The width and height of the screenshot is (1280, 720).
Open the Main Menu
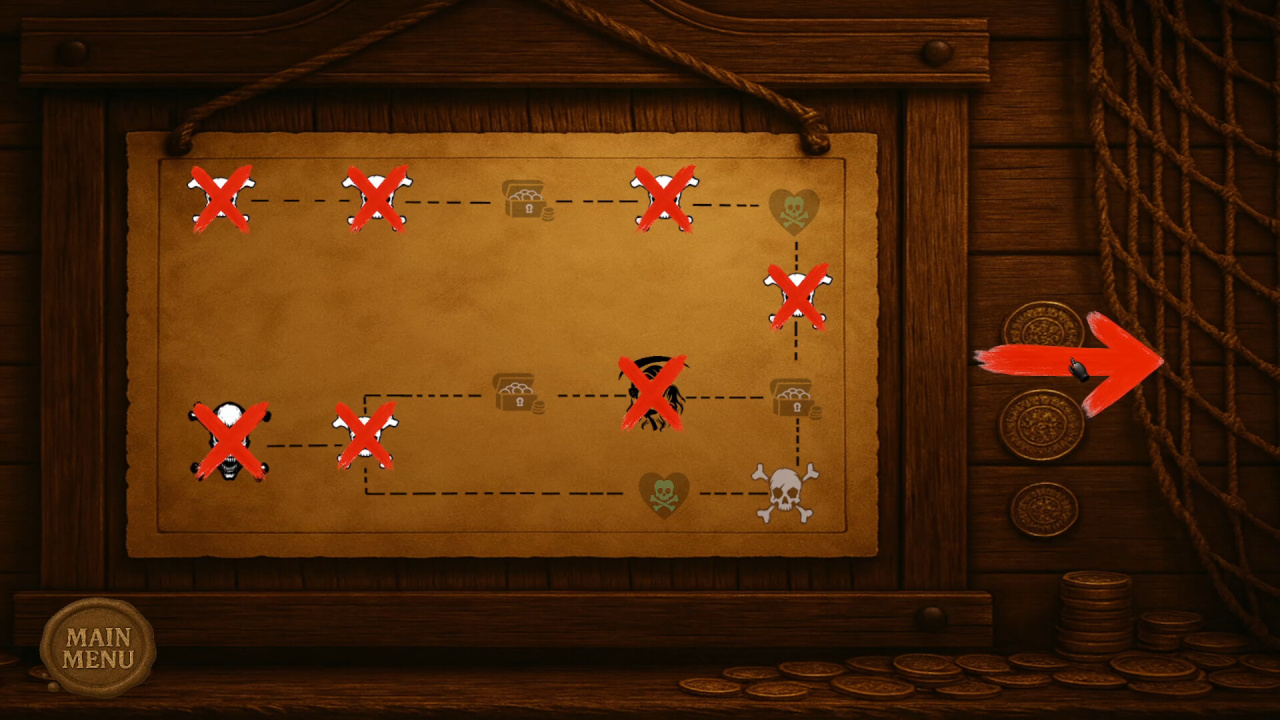pyautogui.click(x=98, y=647)
